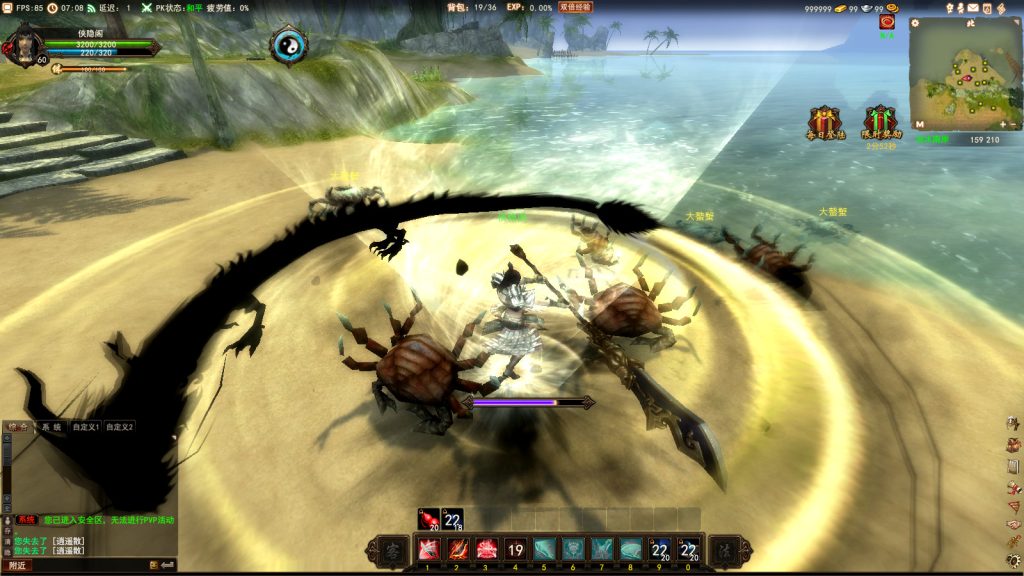Open the minimap gear settings
This screenshot has height=576, width=1024.
click(915, 23)
